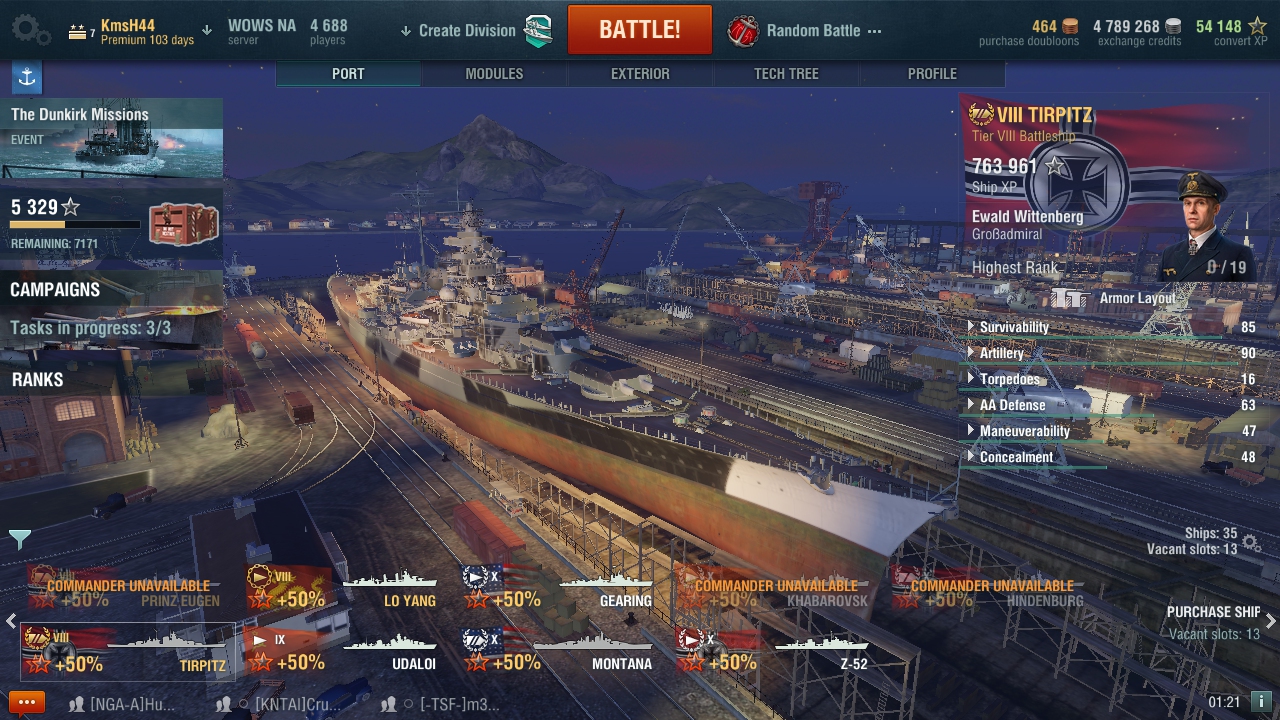Expand the Artillery stats row
The image size is (1280, 720).
[x=1001, y=353]
